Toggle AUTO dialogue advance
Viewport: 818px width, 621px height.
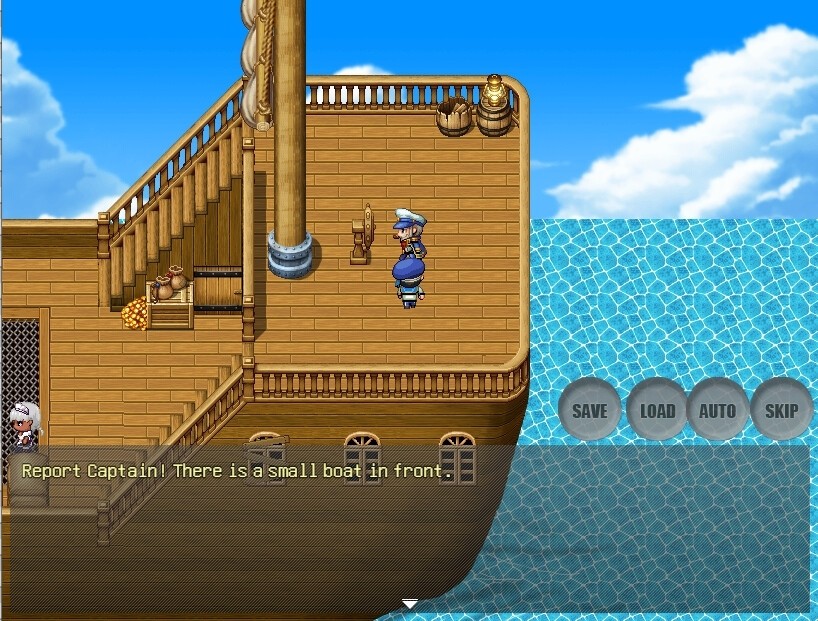[x=717, y=410]
